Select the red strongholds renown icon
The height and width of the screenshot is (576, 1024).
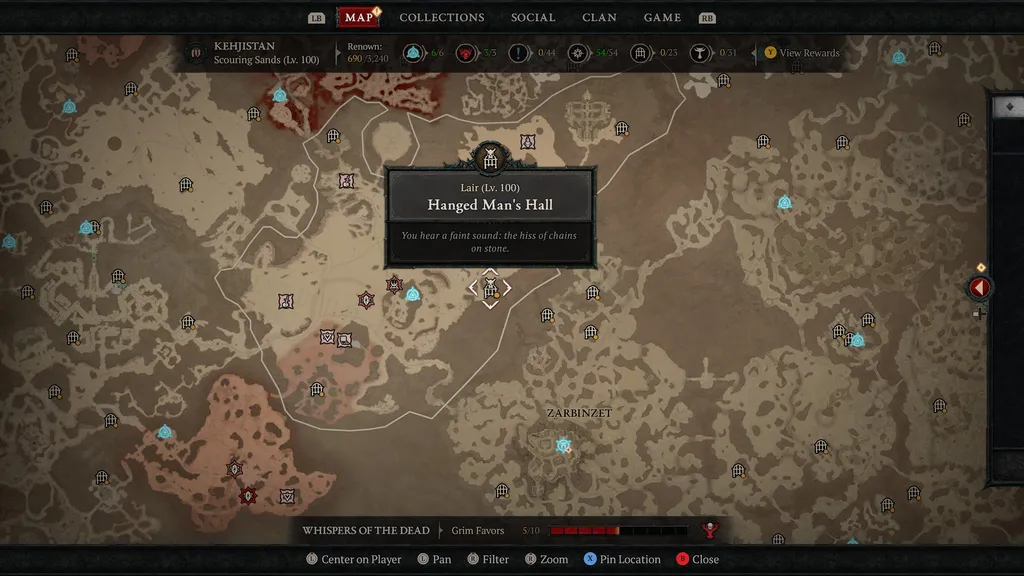click(x=465, y=53)
